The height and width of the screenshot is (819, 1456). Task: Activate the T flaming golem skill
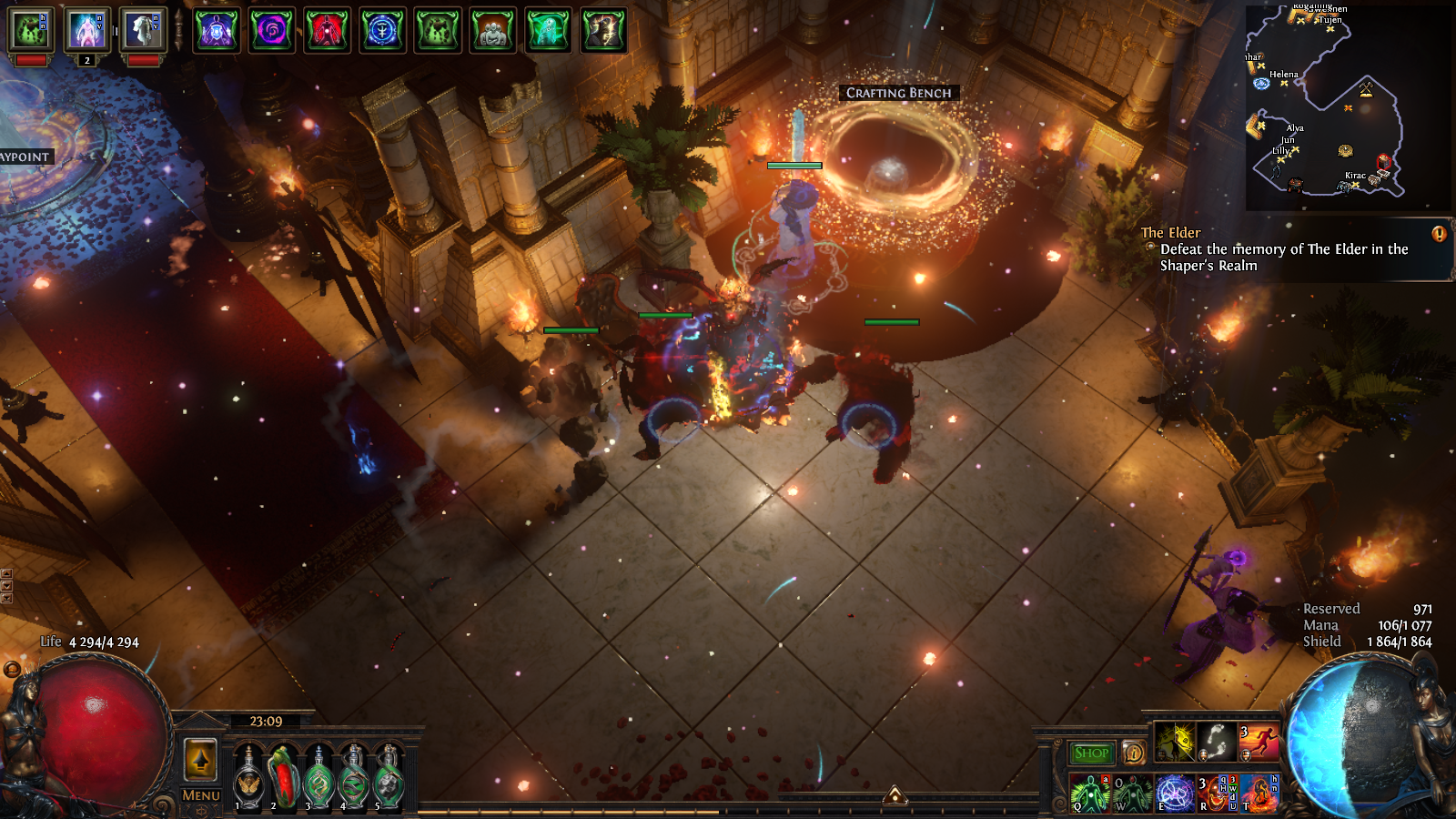tap(1259, 793)
